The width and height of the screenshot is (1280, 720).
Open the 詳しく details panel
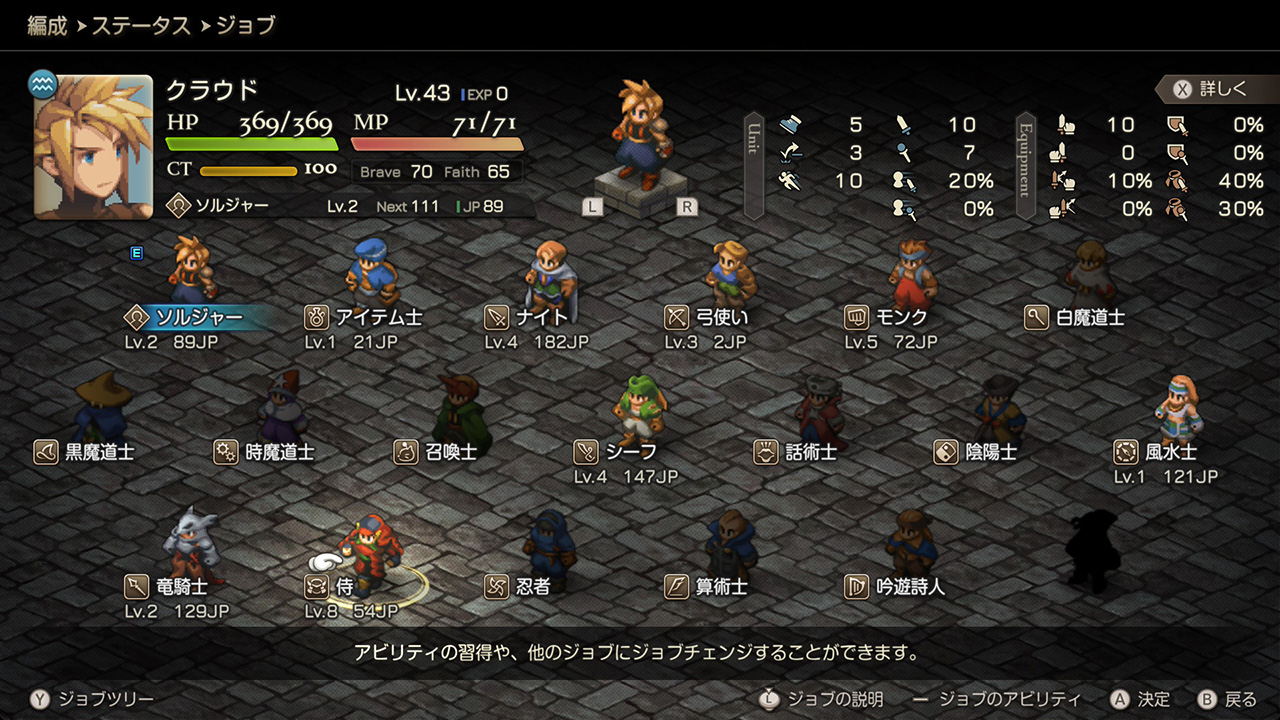[1212, 89]
